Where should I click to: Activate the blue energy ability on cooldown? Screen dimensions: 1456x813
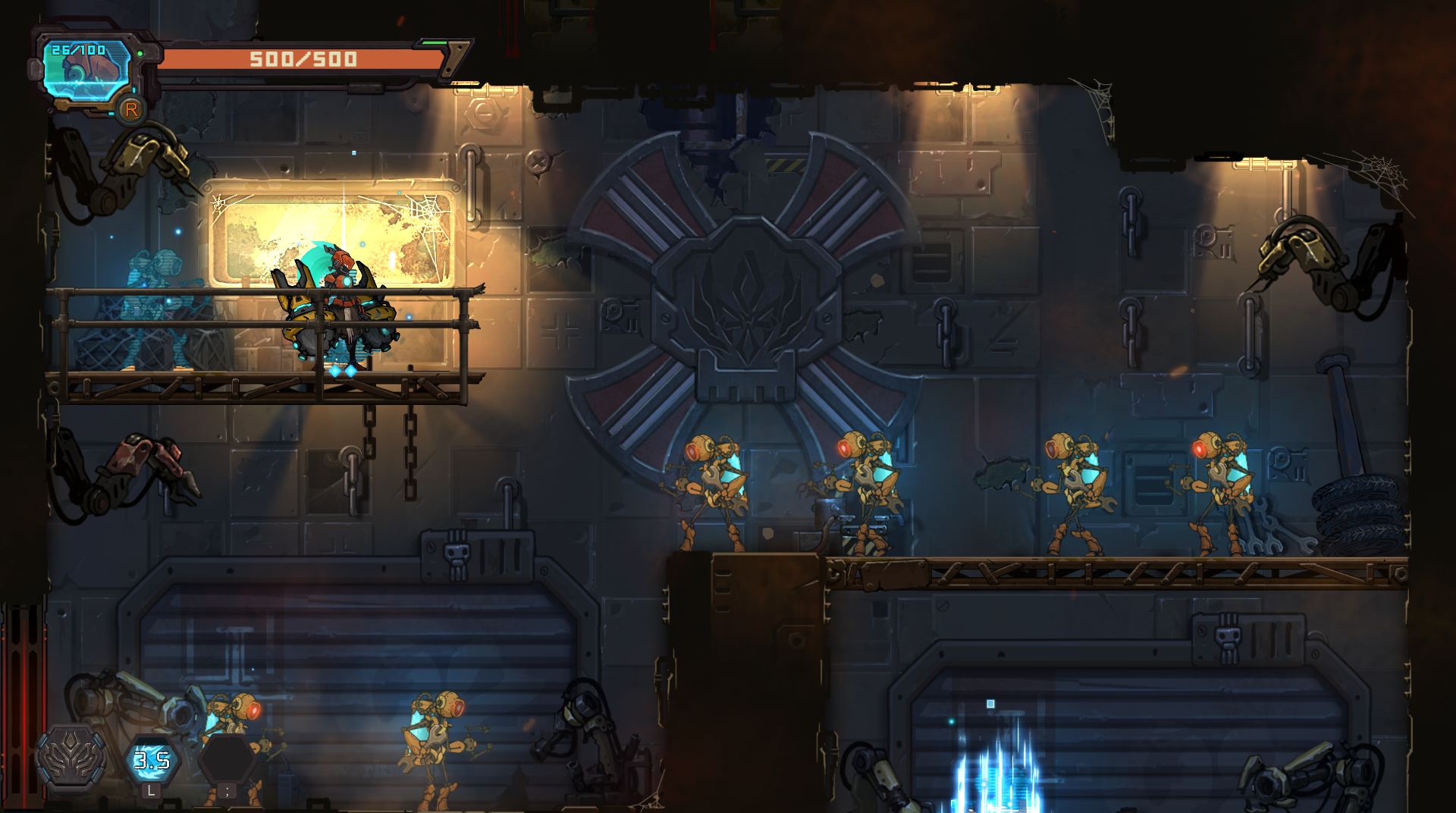[x=152, y=759]
